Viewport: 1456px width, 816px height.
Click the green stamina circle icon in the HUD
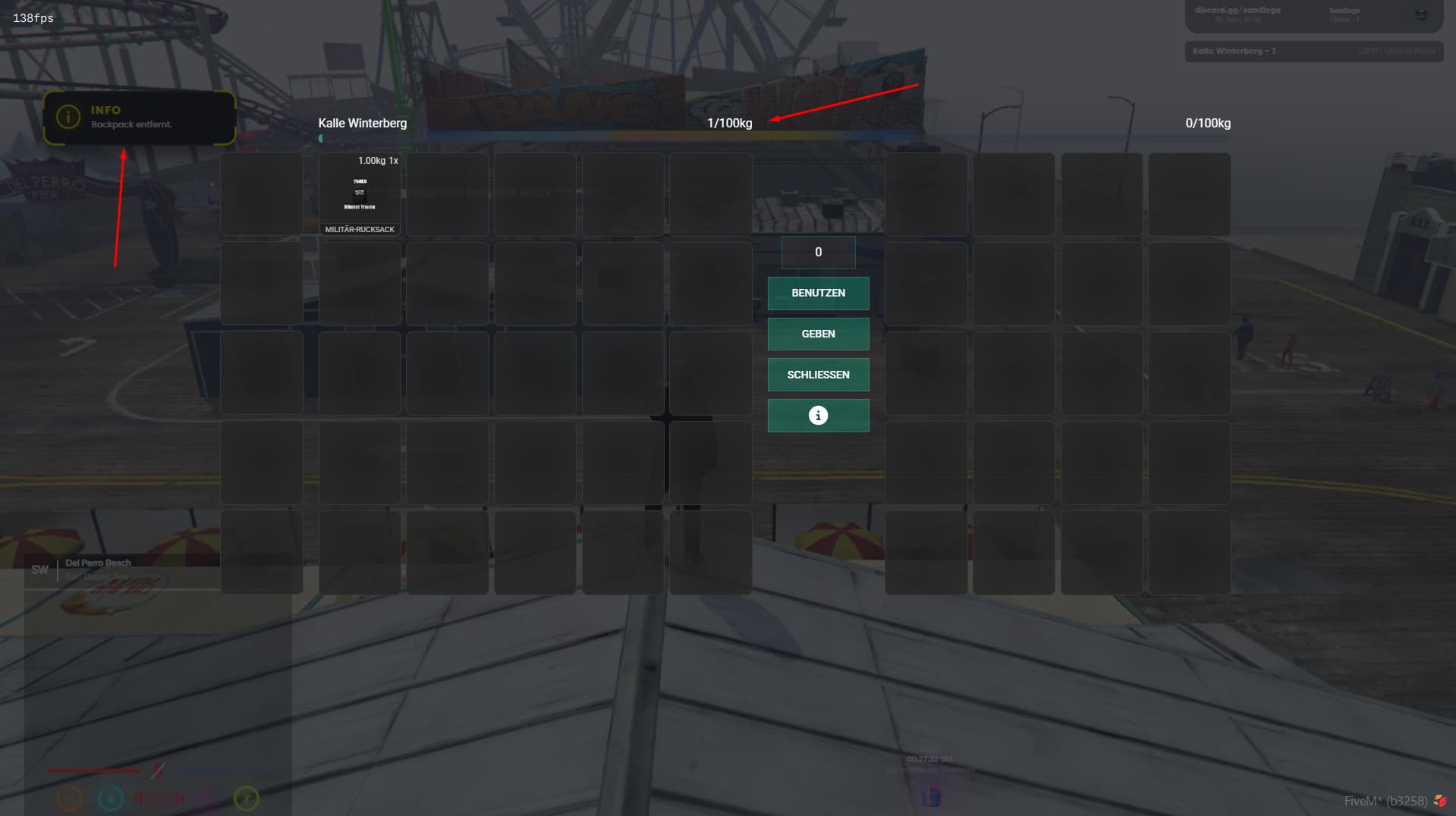pyautogui.click(x=246, y=798)
